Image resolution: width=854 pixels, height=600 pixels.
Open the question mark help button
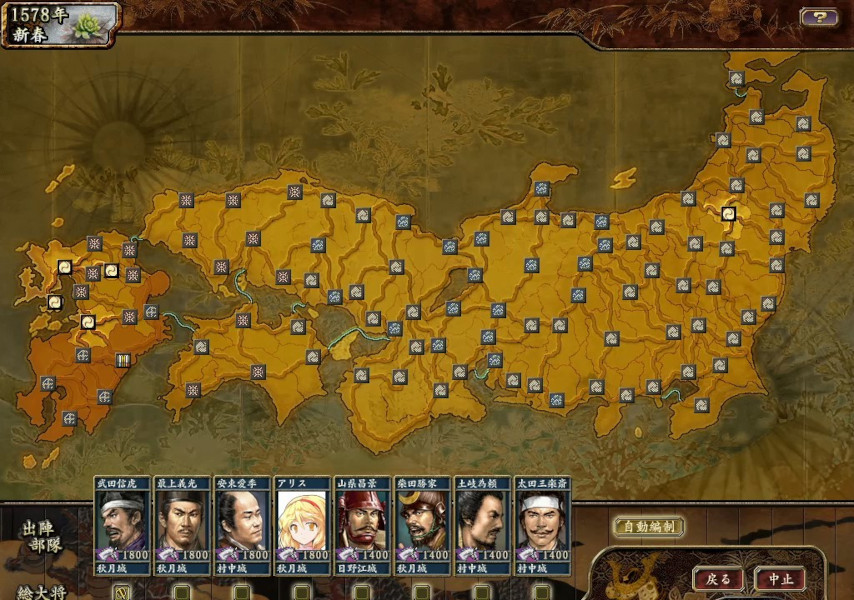818,17
